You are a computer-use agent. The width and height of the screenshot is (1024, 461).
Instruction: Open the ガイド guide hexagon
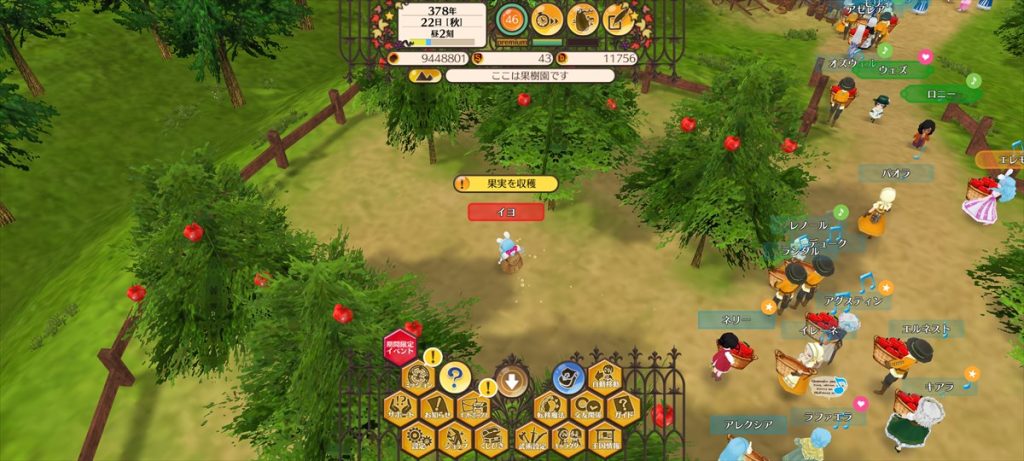pyautogui.click(x=623, y=408)
